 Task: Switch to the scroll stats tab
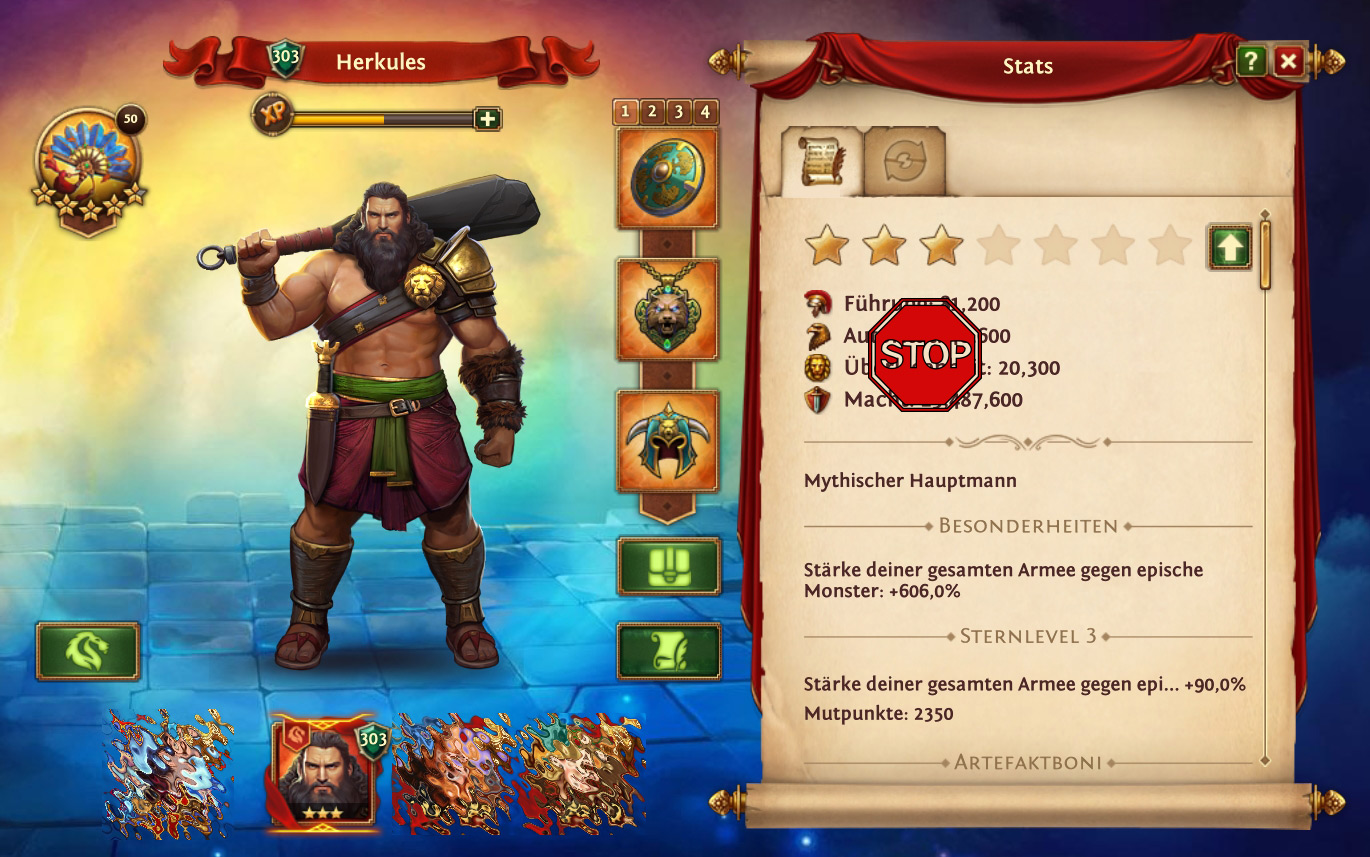[821, 160]
